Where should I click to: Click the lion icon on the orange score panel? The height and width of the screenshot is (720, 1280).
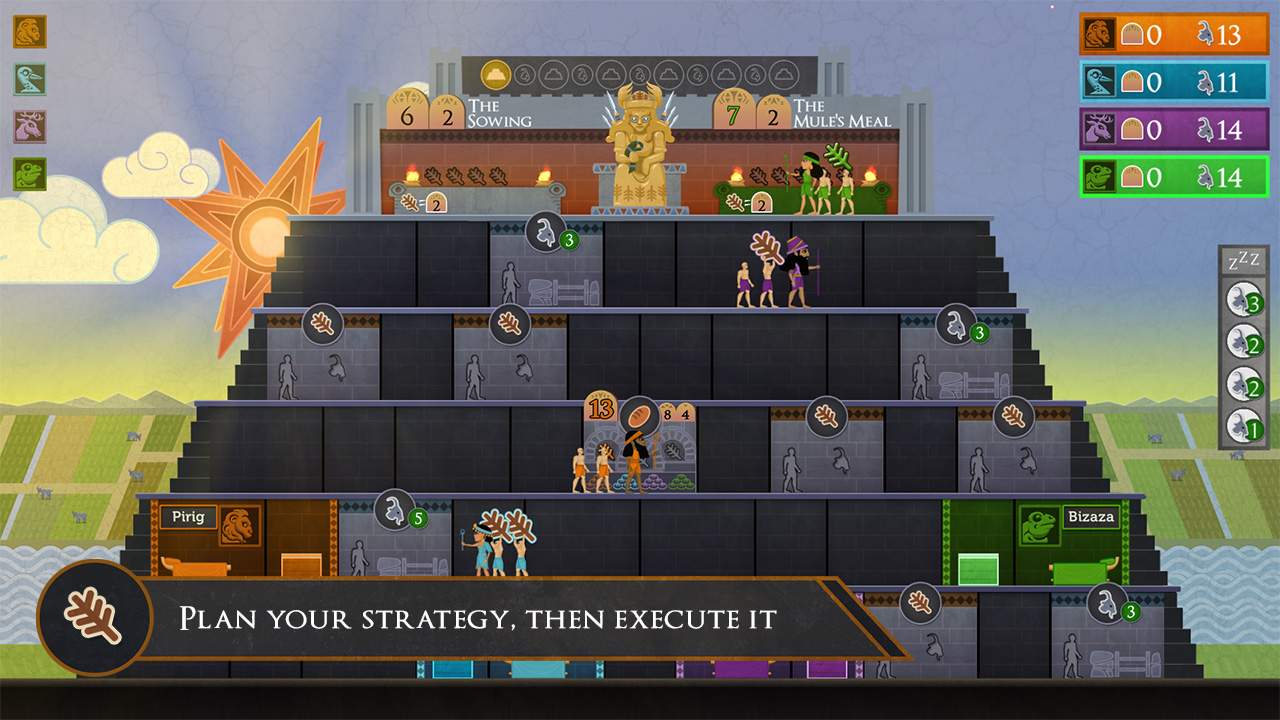coord(1098,34)
